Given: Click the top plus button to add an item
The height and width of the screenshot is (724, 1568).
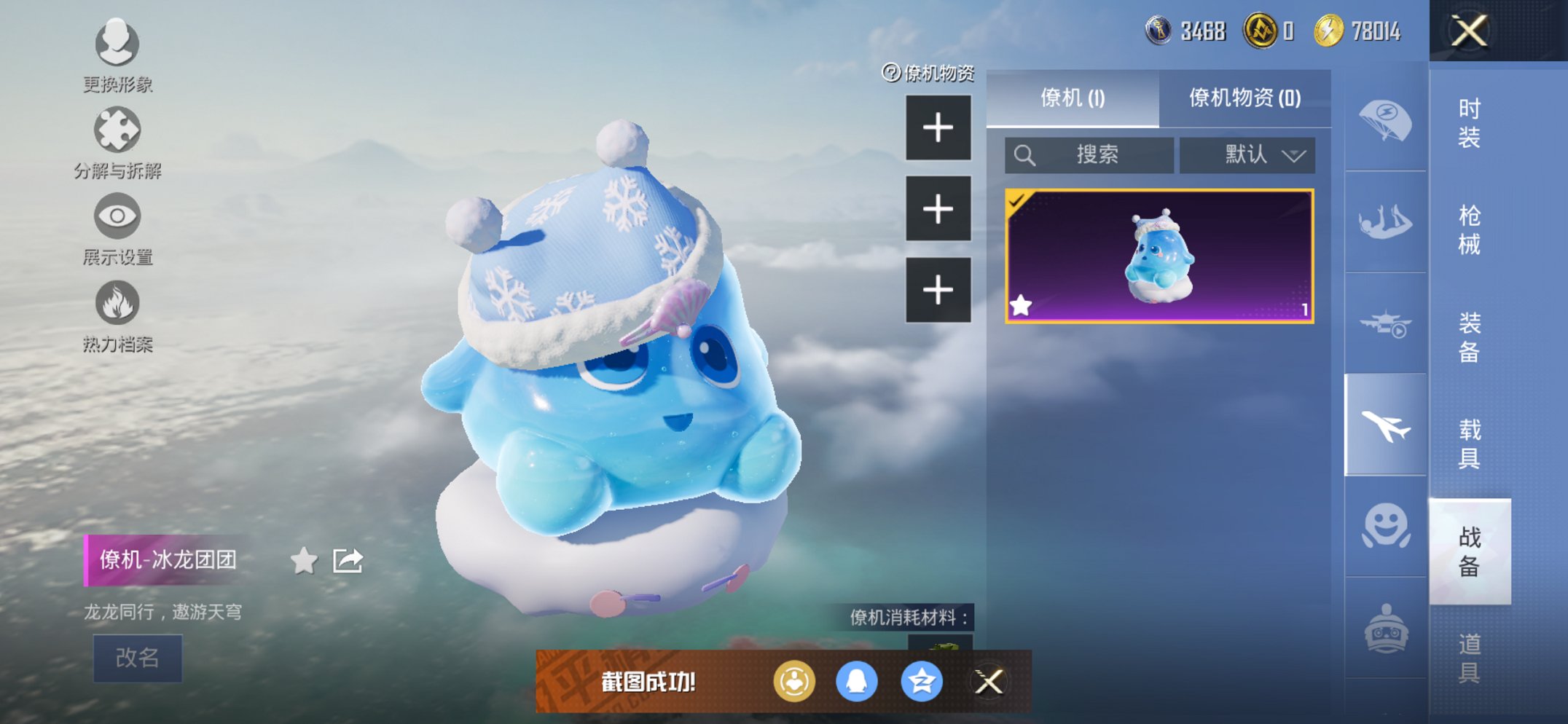Looking at the screenshot, I should [x=937, y=127].
